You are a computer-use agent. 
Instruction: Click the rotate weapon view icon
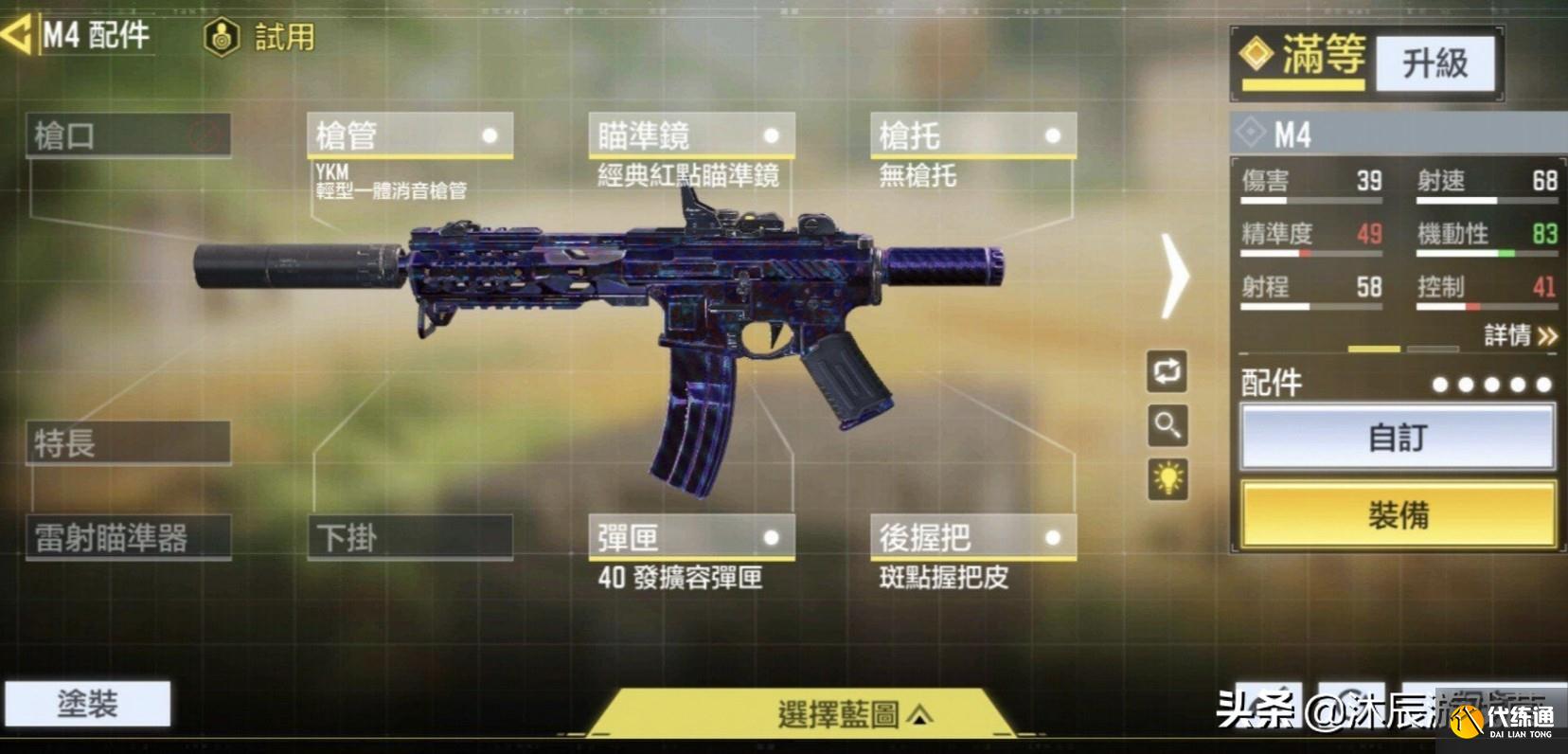pyautogui.click(x=1167, y=372)
